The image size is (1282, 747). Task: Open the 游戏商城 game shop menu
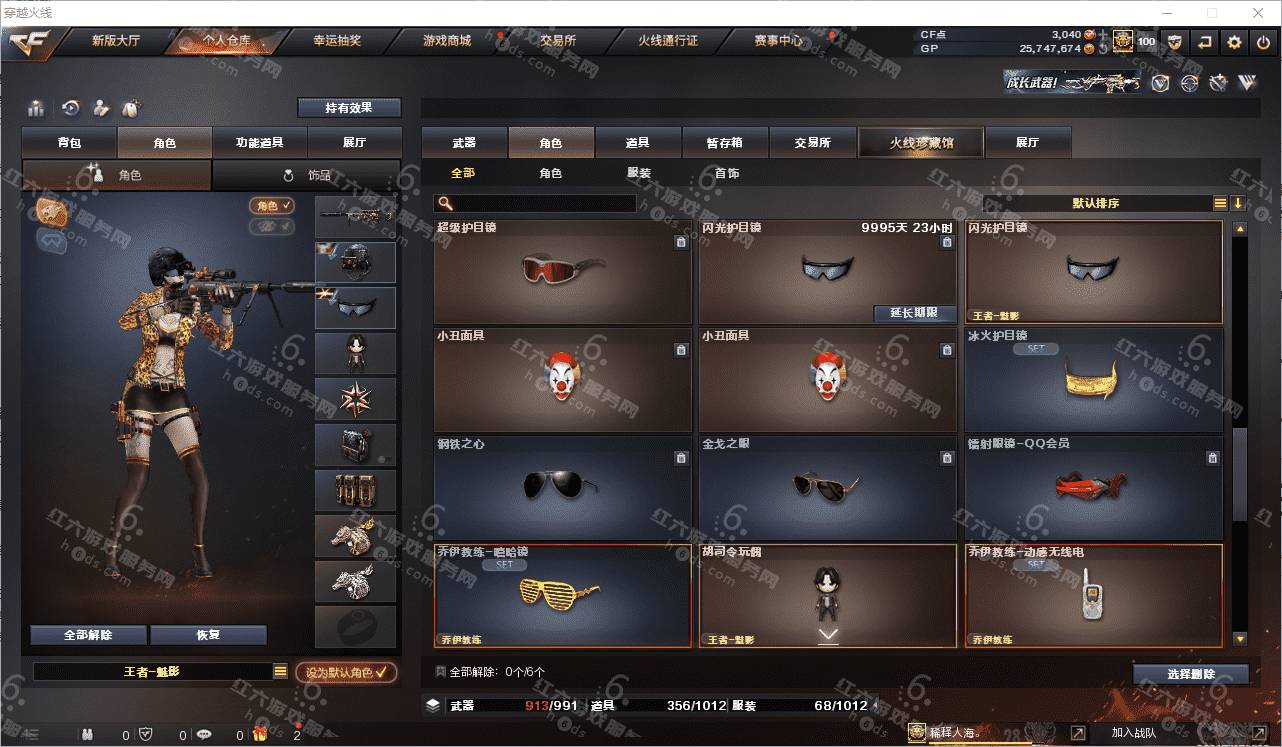pyautogui.click(x=446, y=41)
